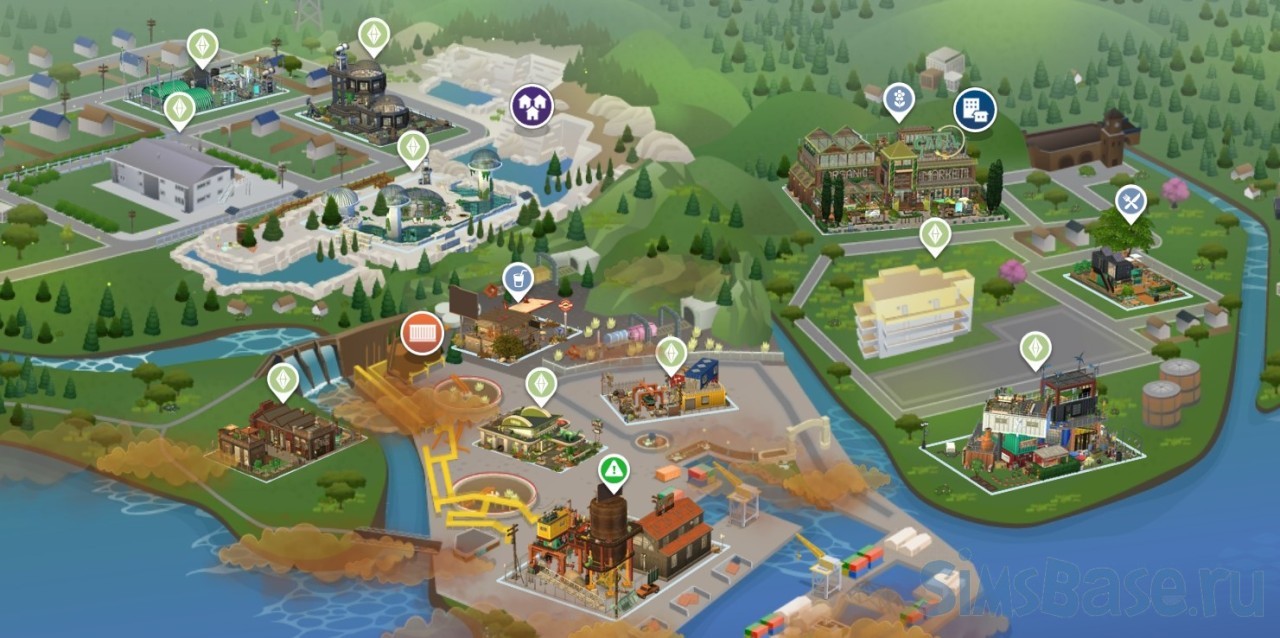Open the plumbob marker above the green-domed port building

541,384
